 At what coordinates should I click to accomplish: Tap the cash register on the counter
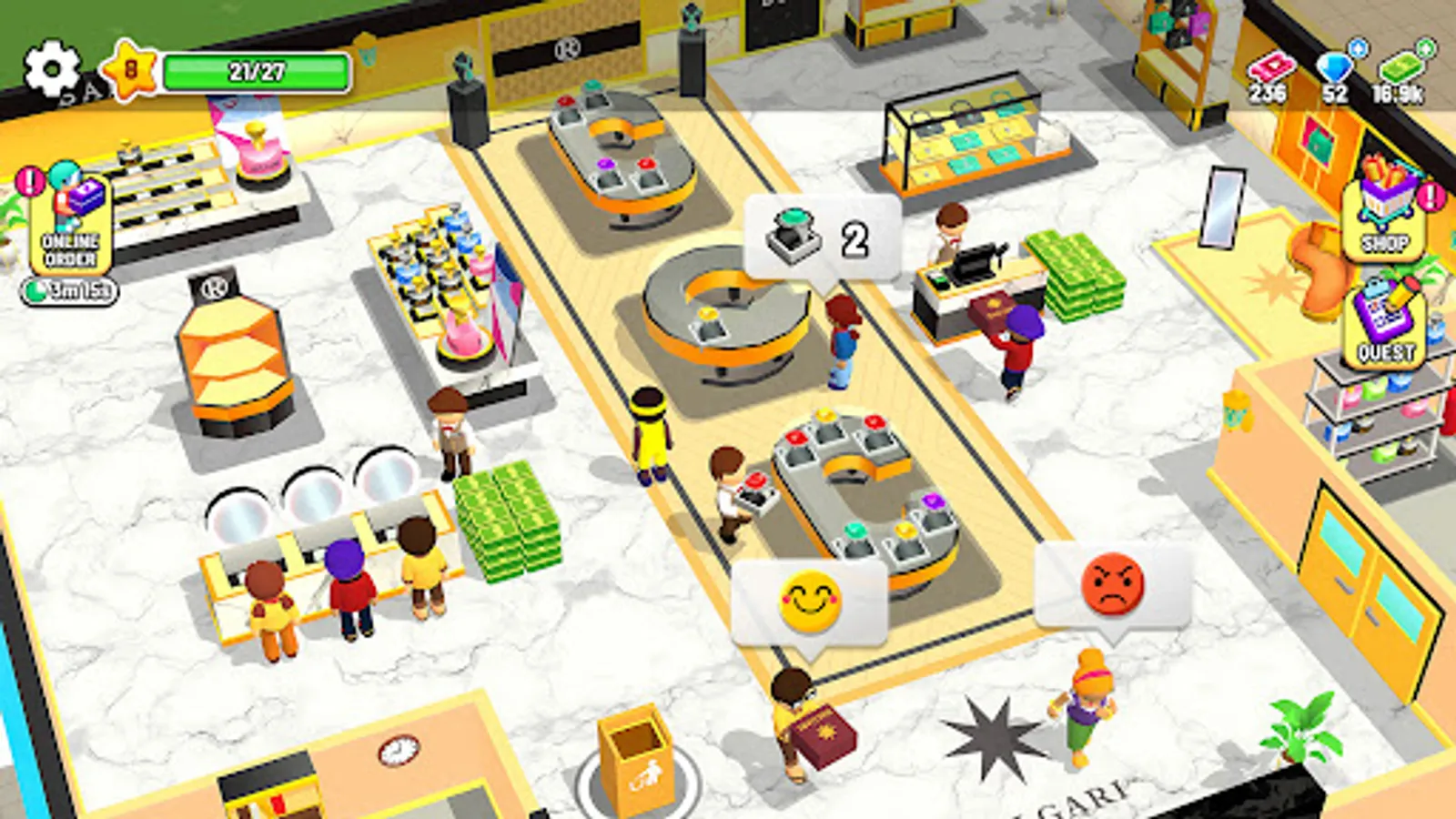click(972, 261)
